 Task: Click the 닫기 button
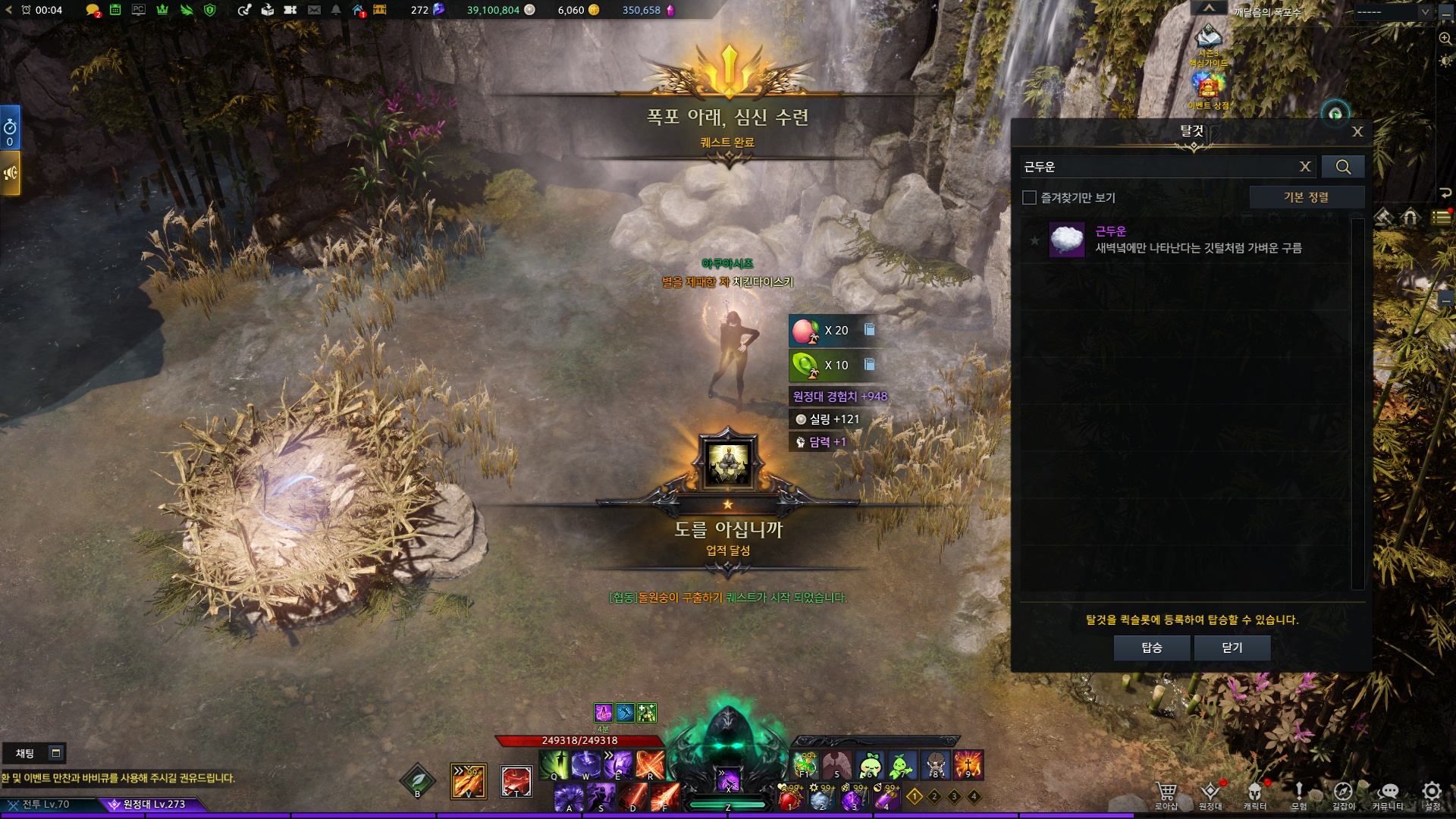point(1232,648)
